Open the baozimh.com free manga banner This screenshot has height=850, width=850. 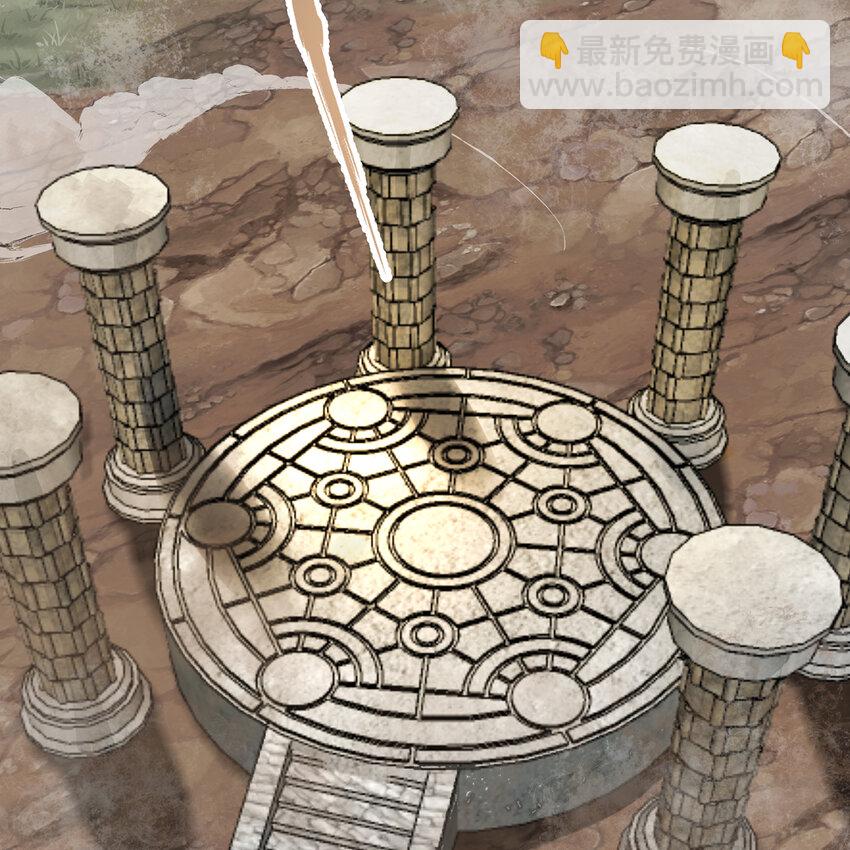pyautogui.click(x=674, y=66)
